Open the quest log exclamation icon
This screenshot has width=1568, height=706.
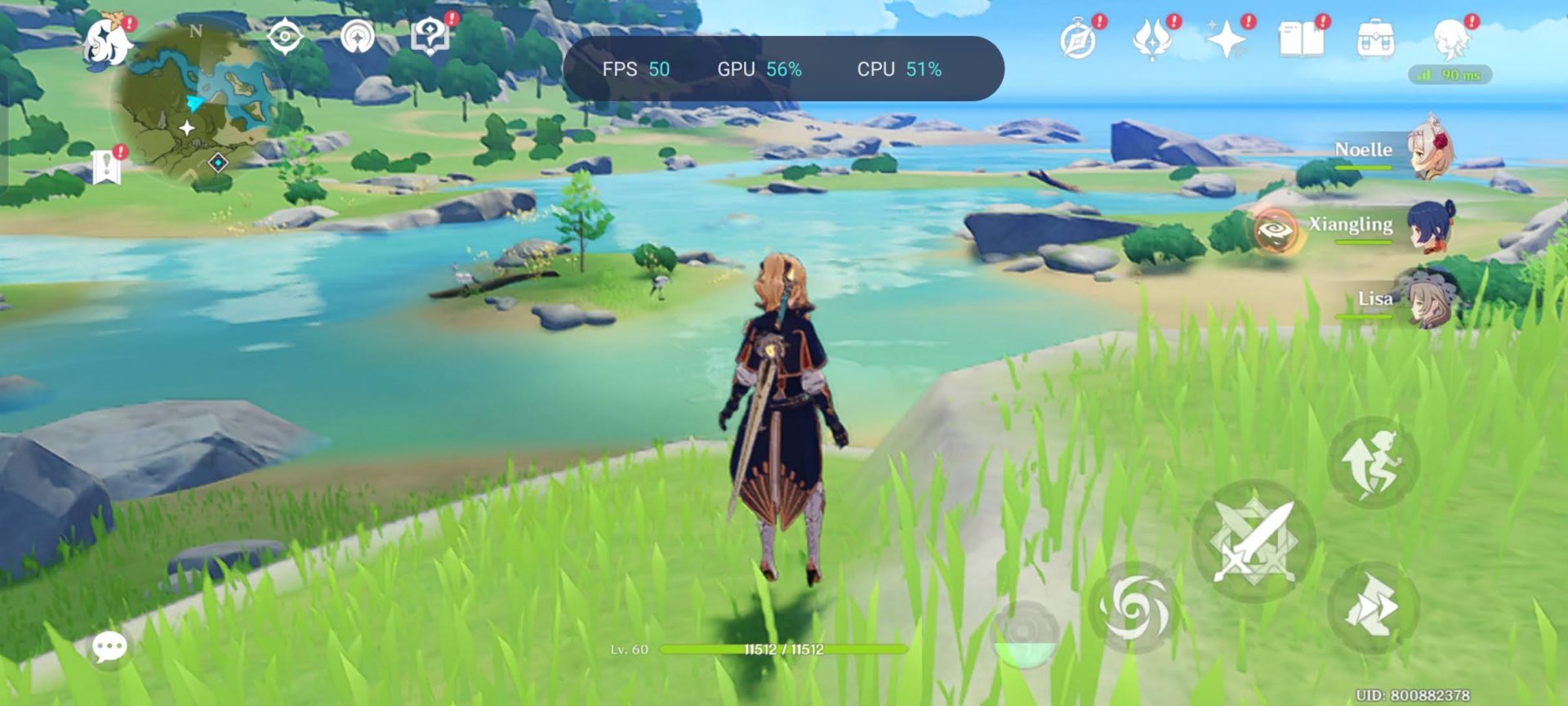106,167
